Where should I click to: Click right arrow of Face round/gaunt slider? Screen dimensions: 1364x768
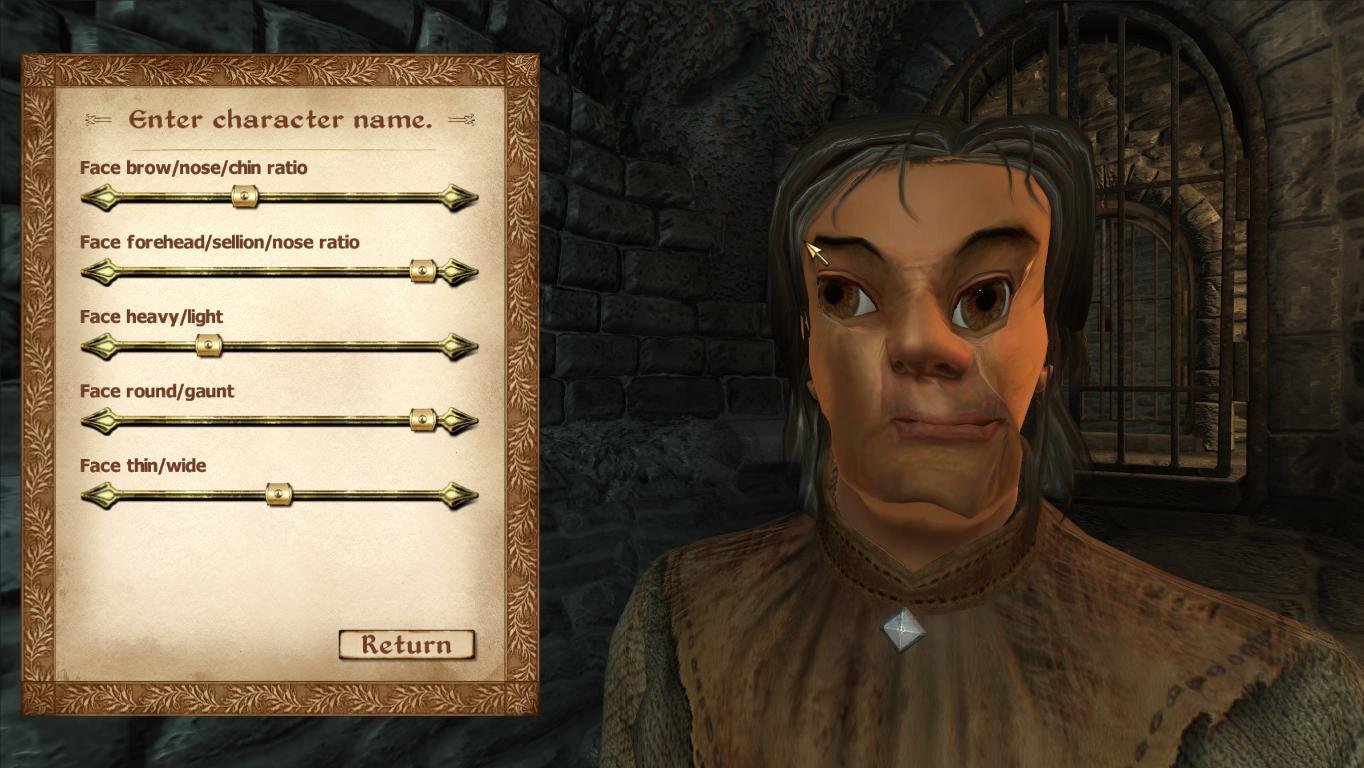click(460, 420)
